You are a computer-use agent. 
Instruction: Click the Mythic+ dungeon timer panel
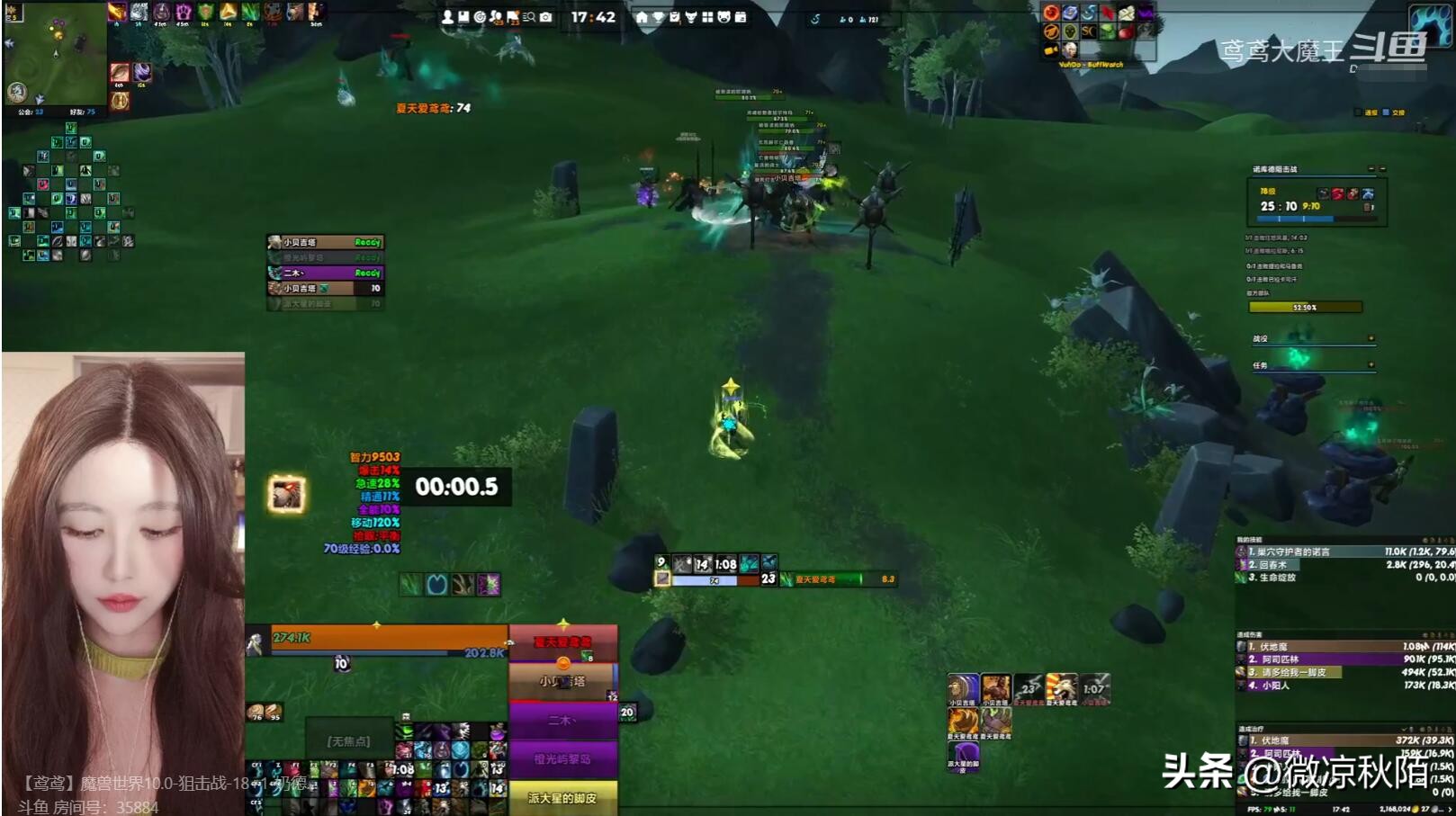tap(1314, 202)
